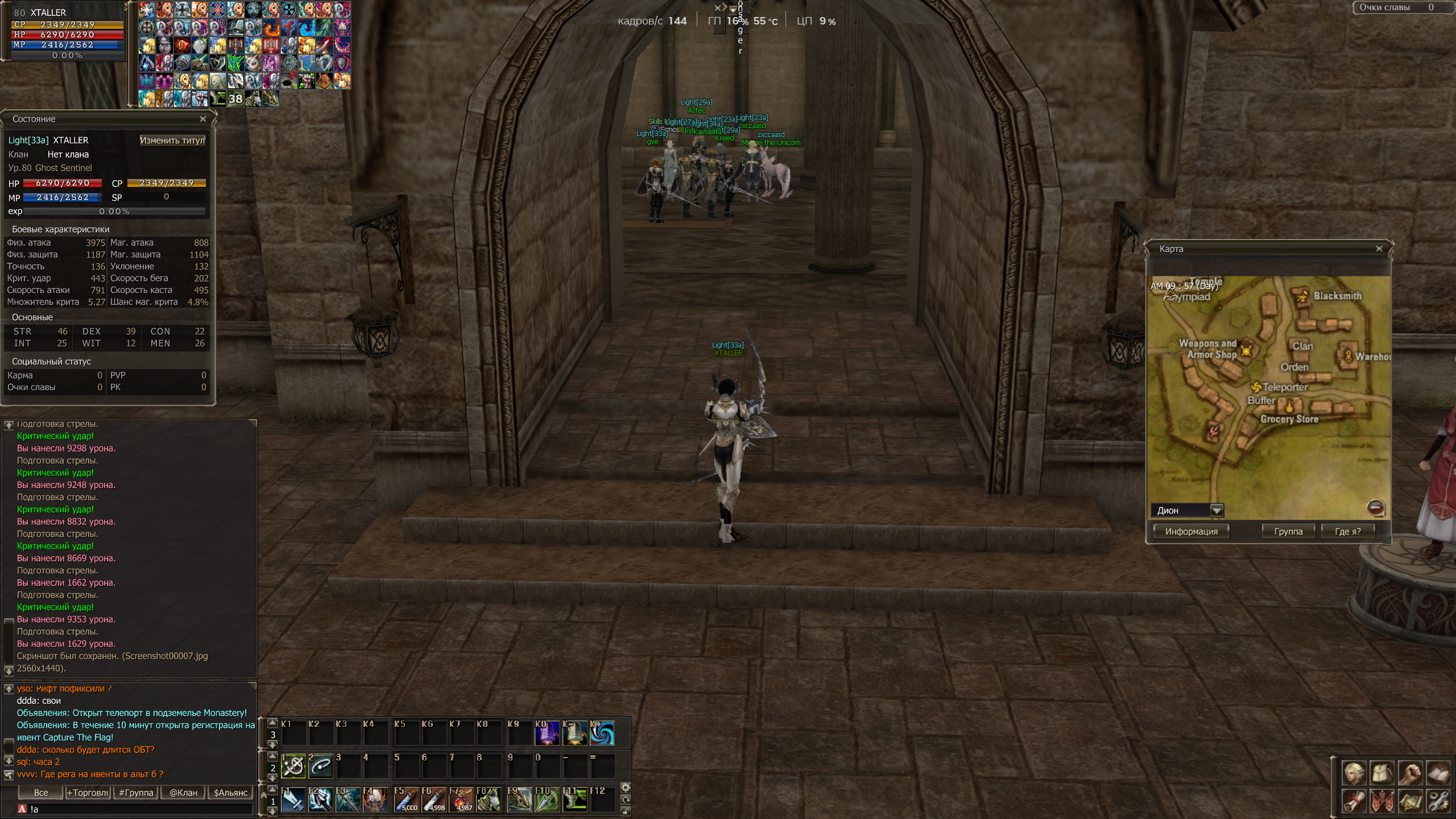Switch to the +Торговля chat tab
This screenshot has width=1456, height=819.
point(88,793)
